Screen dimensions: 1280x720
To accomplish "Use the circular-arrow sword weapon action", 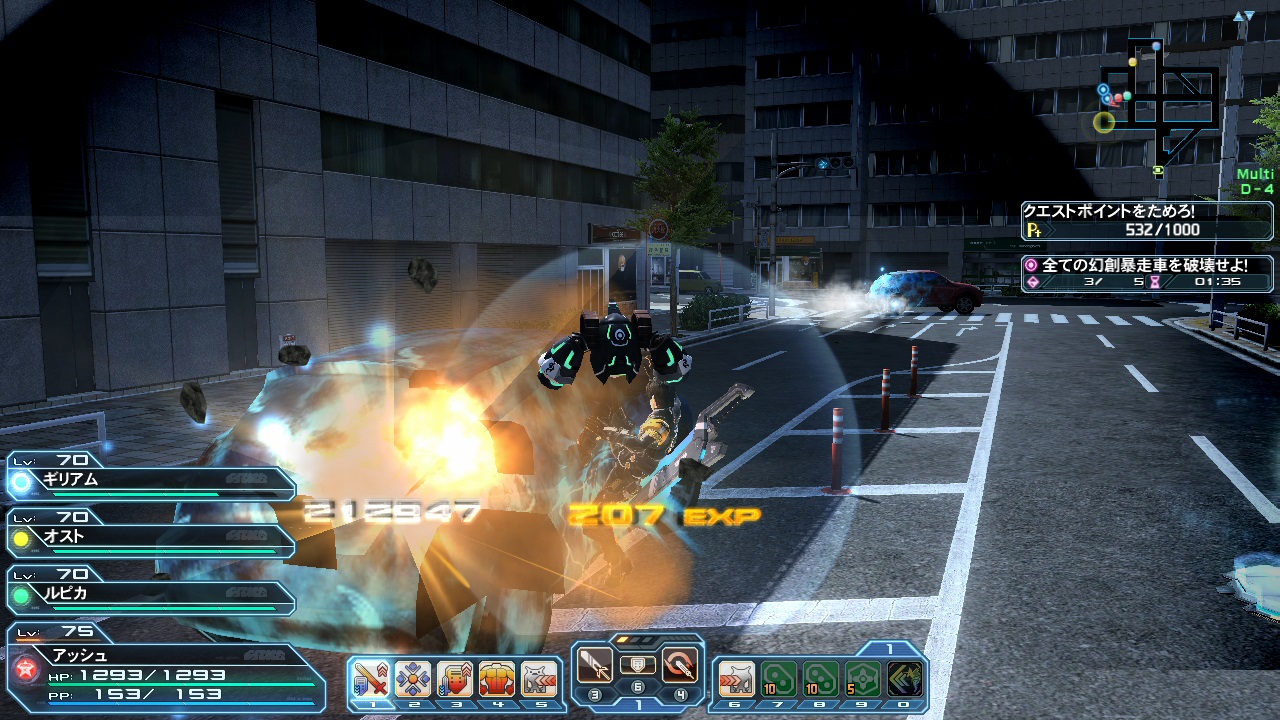I will [x=680, y=665].
